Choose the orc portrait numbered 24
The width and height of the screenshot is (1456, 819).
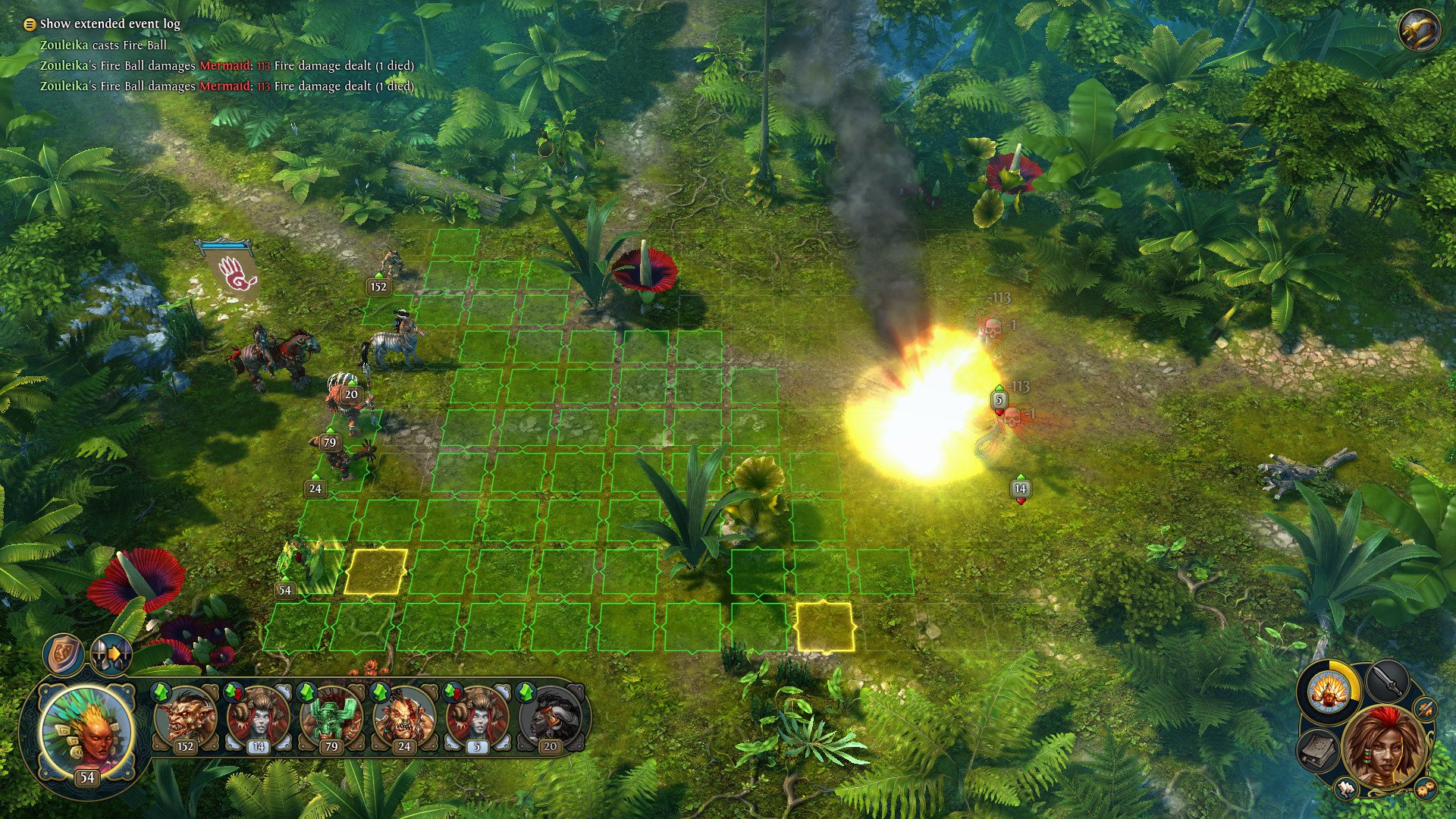pyautogui.click(x=404, y=717)
